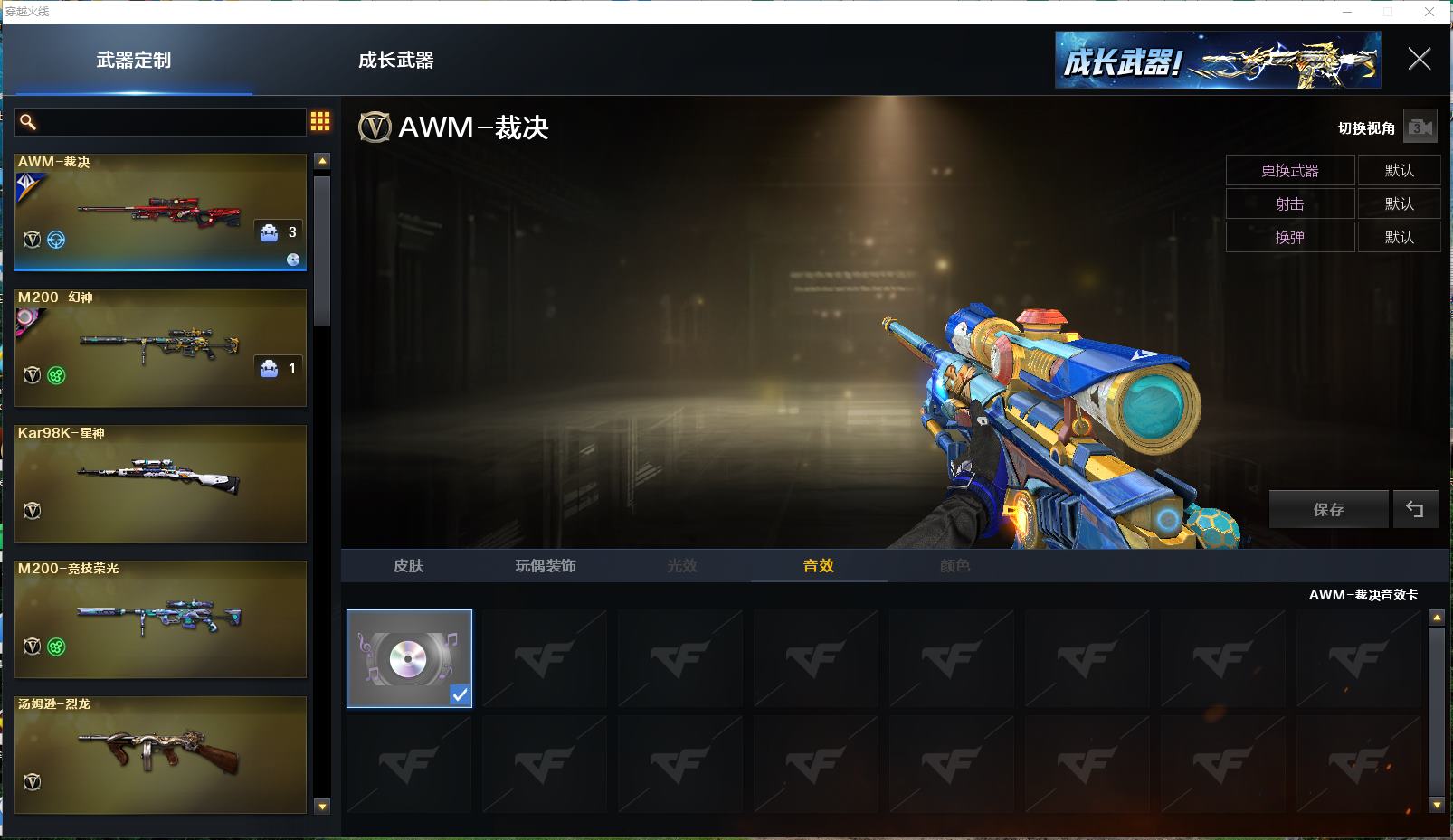Choose the 更换武器 animation option

(x=1289, y=171)
